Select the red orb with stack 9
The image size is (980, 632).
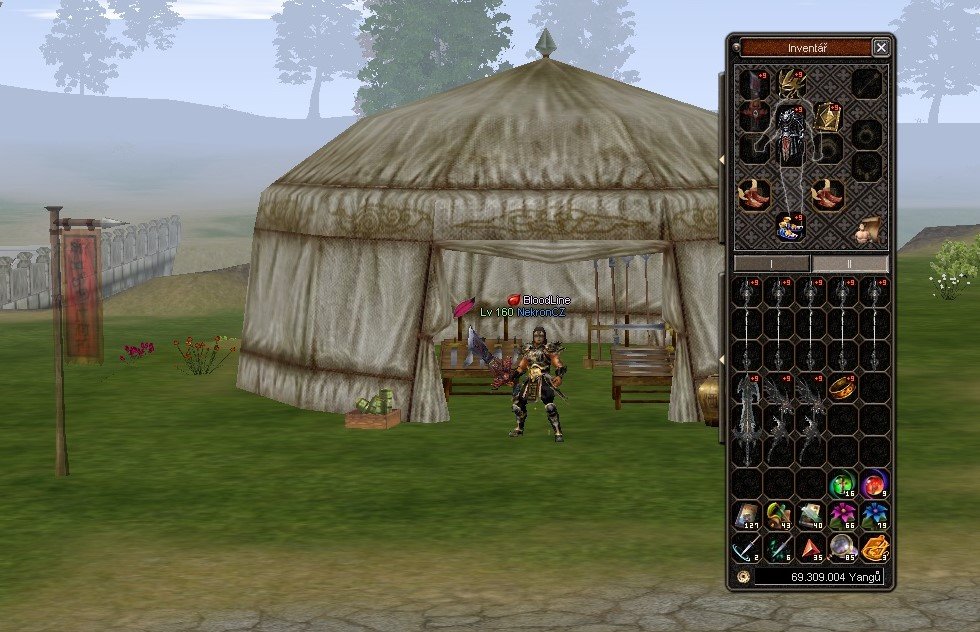click(x=874, y=484)
